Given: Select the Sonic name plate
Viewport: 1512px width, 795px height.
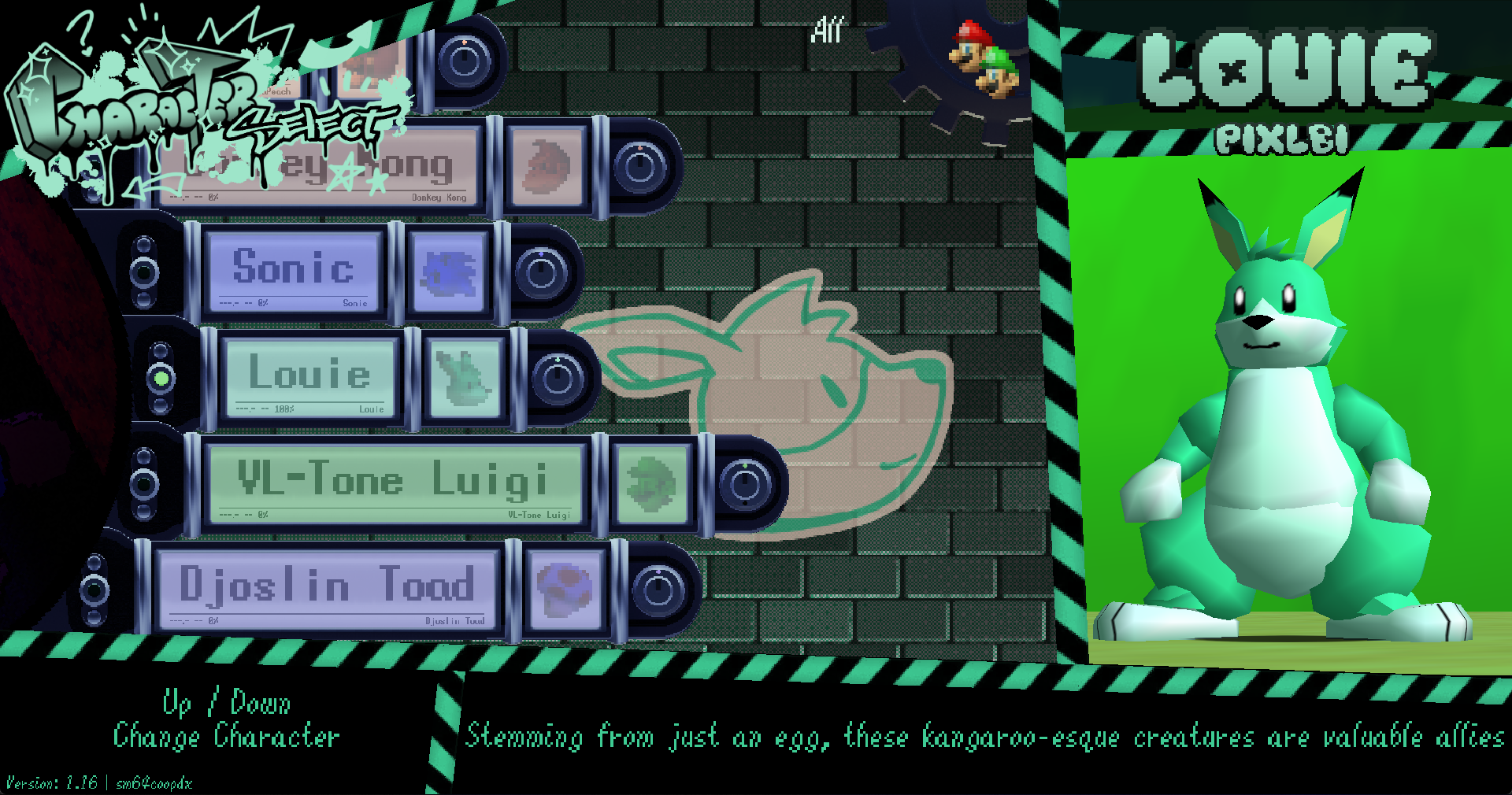Looking at the screenshot, I should point(293,272).
